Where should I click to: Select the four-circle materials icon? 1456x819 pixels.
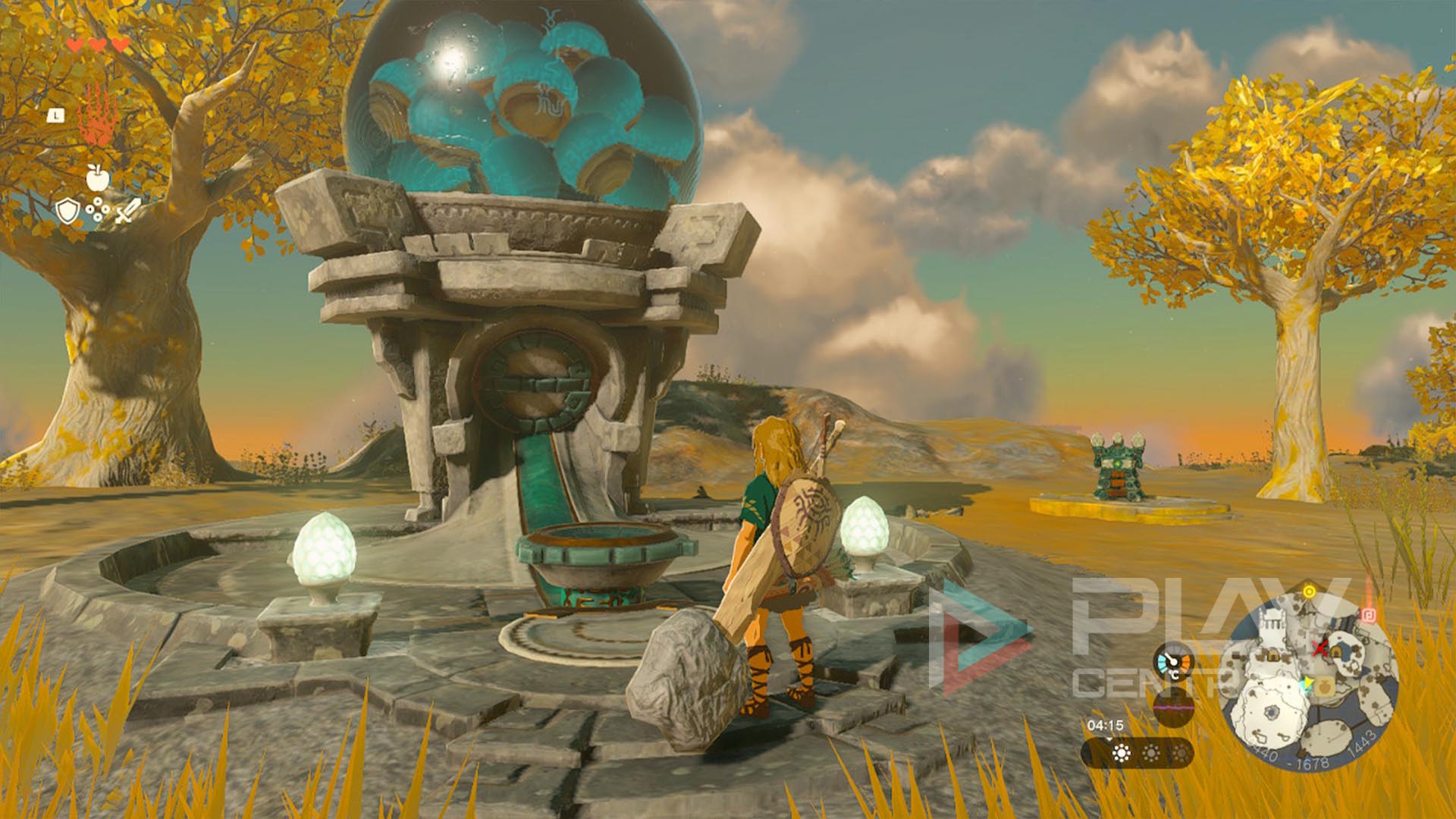pos(98,209)
